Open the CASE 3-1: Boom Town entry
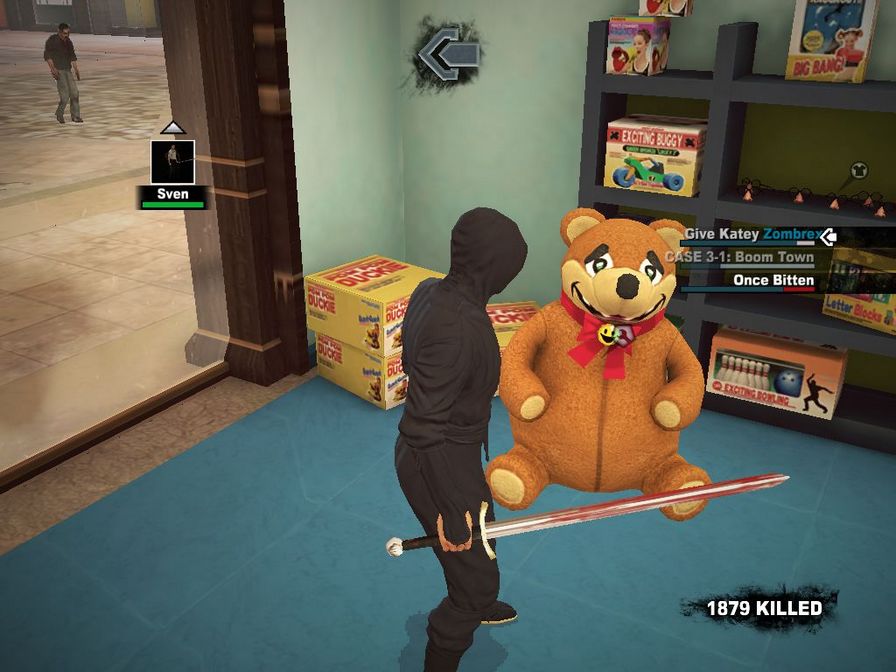Image resolution: width=896 pixels, height=672 pixels. (739, 257)
